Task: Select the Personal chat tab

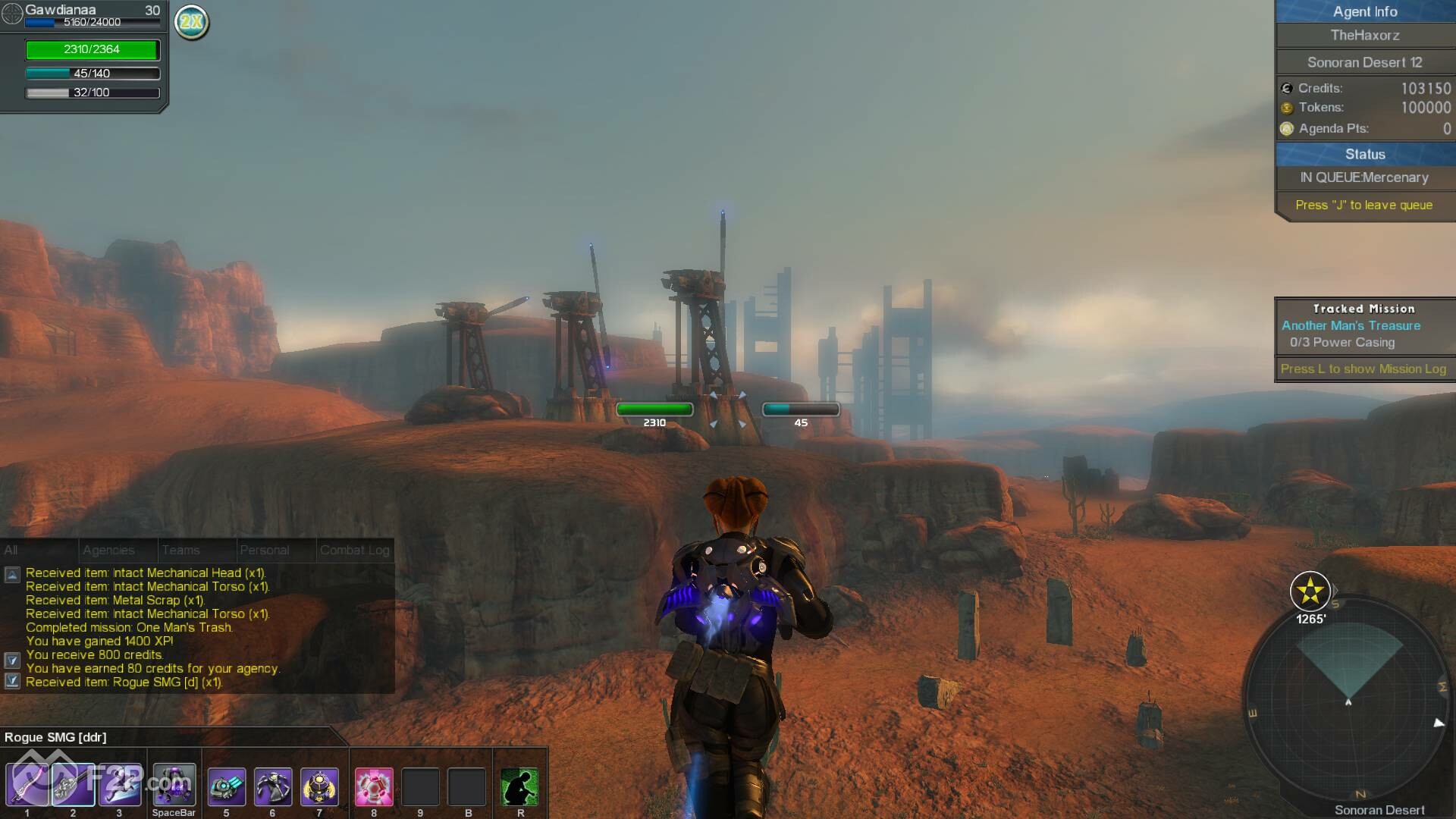Action: pyautogui.click(x=264, y=551)
